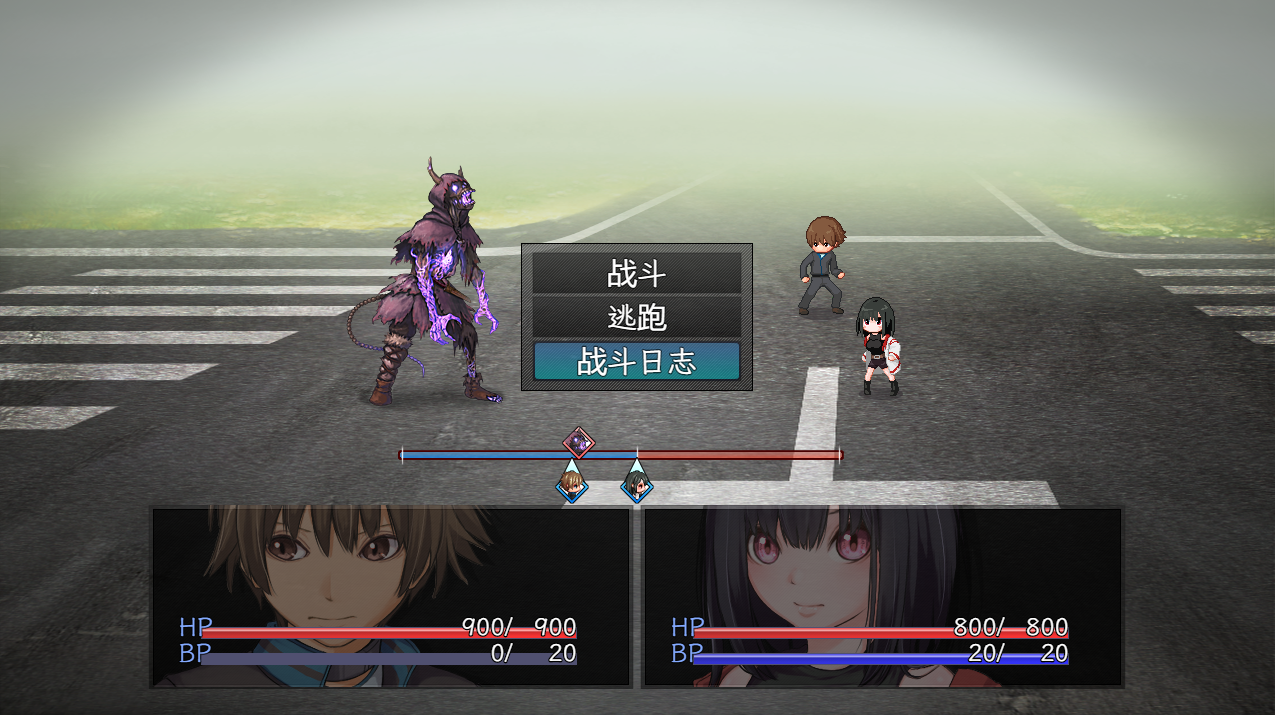Choose the 逃跑 (Escape) option
The height and width of the screenshot is (715, 1275).
click(636, 317)
